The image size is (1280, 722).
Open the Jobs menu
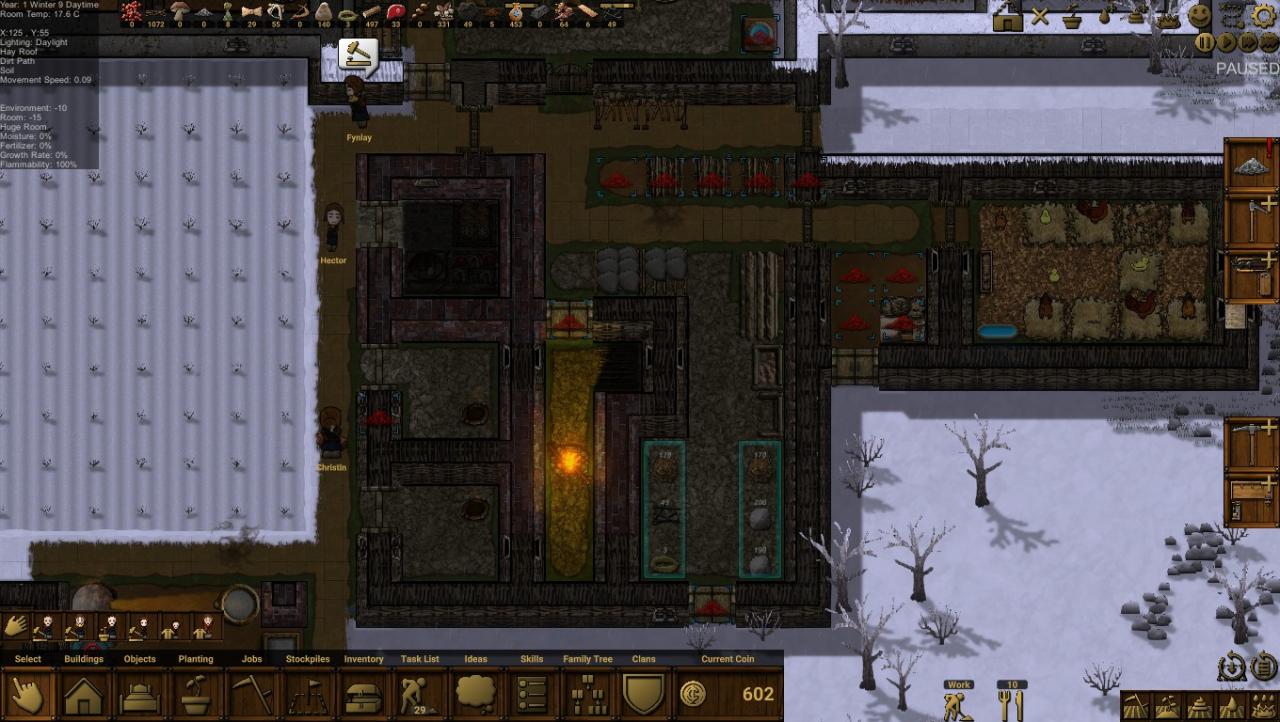click(252, 694)
